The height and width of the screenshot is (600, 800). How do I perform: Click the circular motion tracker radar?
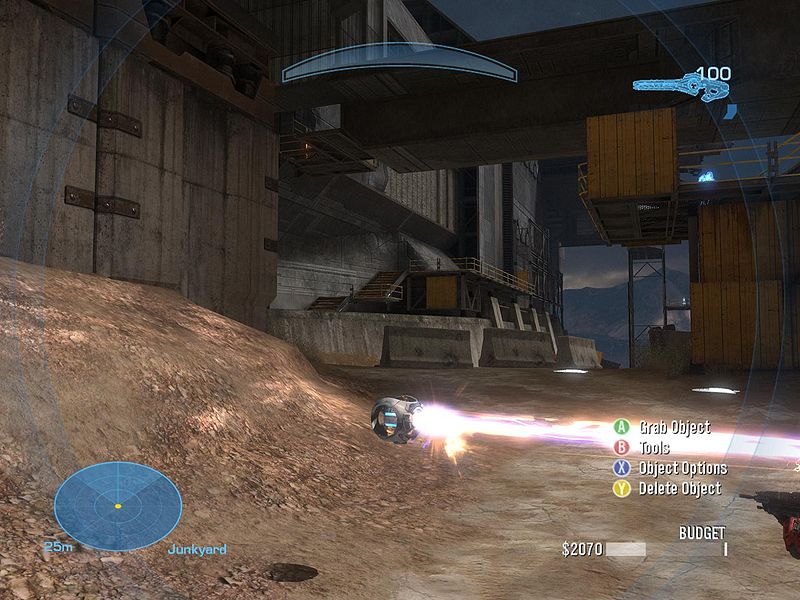coord(117,505)
